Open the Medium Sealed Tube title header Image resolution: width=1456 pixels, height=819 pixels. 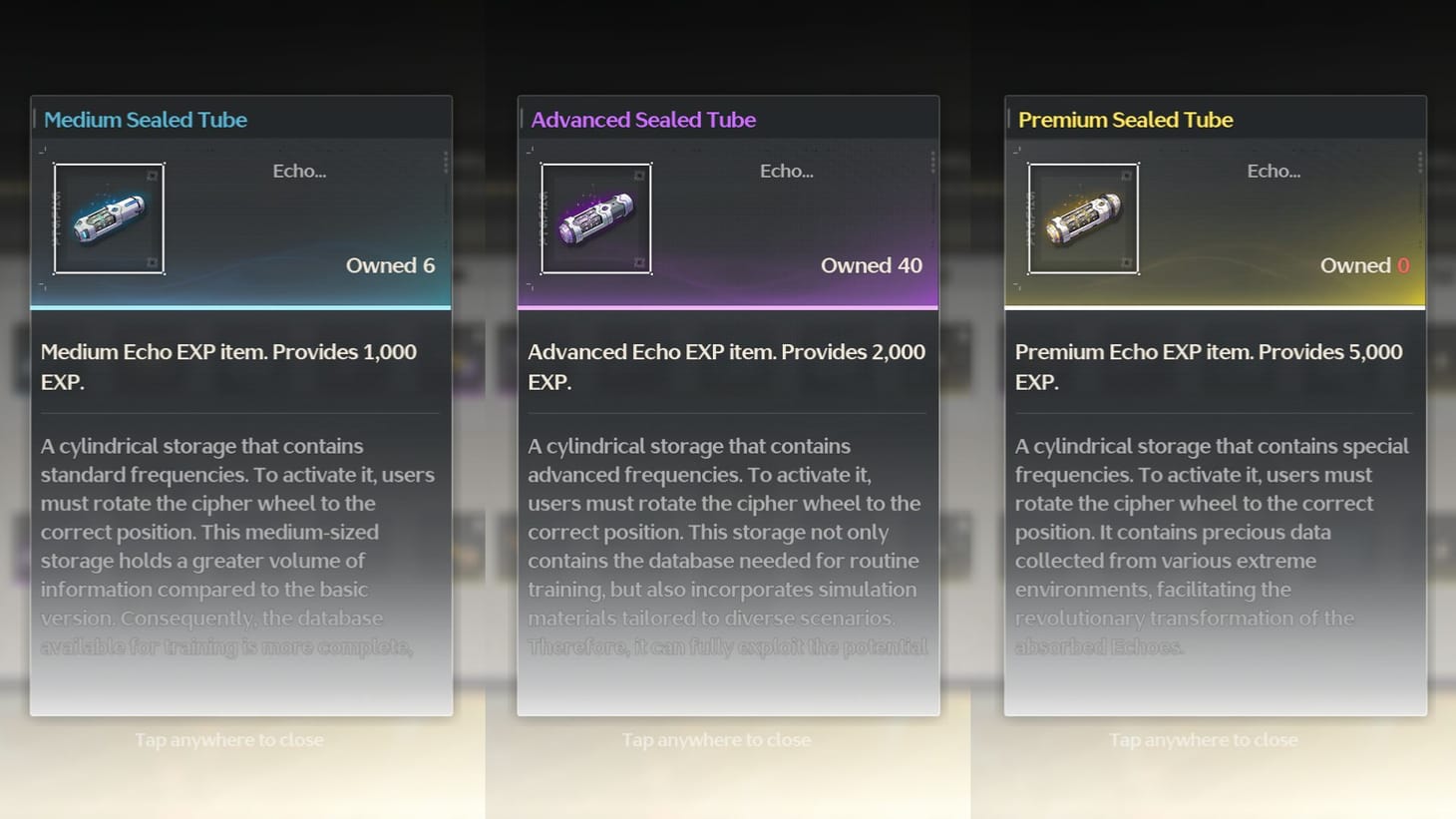[146, 119]
